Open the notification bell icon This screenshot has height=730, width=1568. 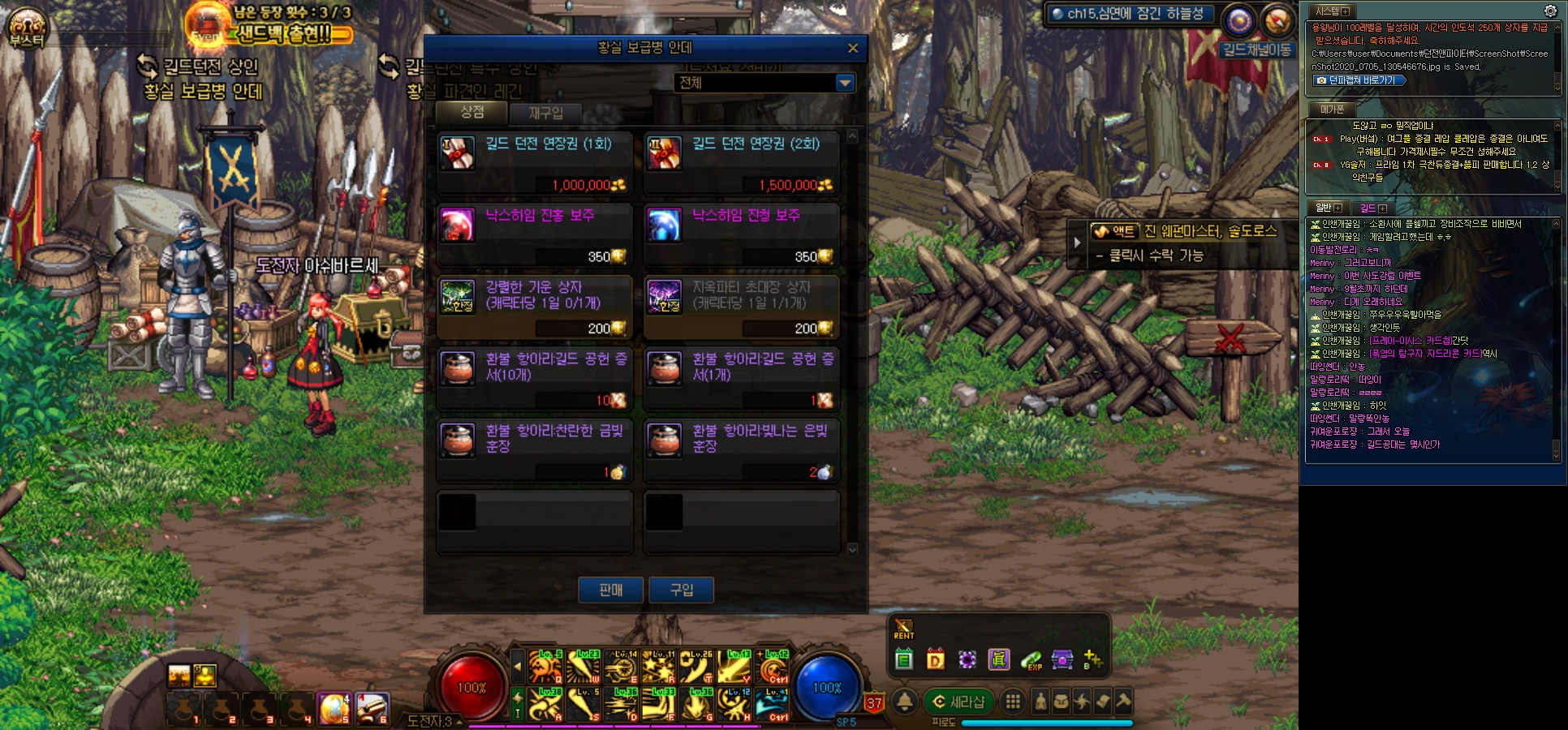coord(905,701)
